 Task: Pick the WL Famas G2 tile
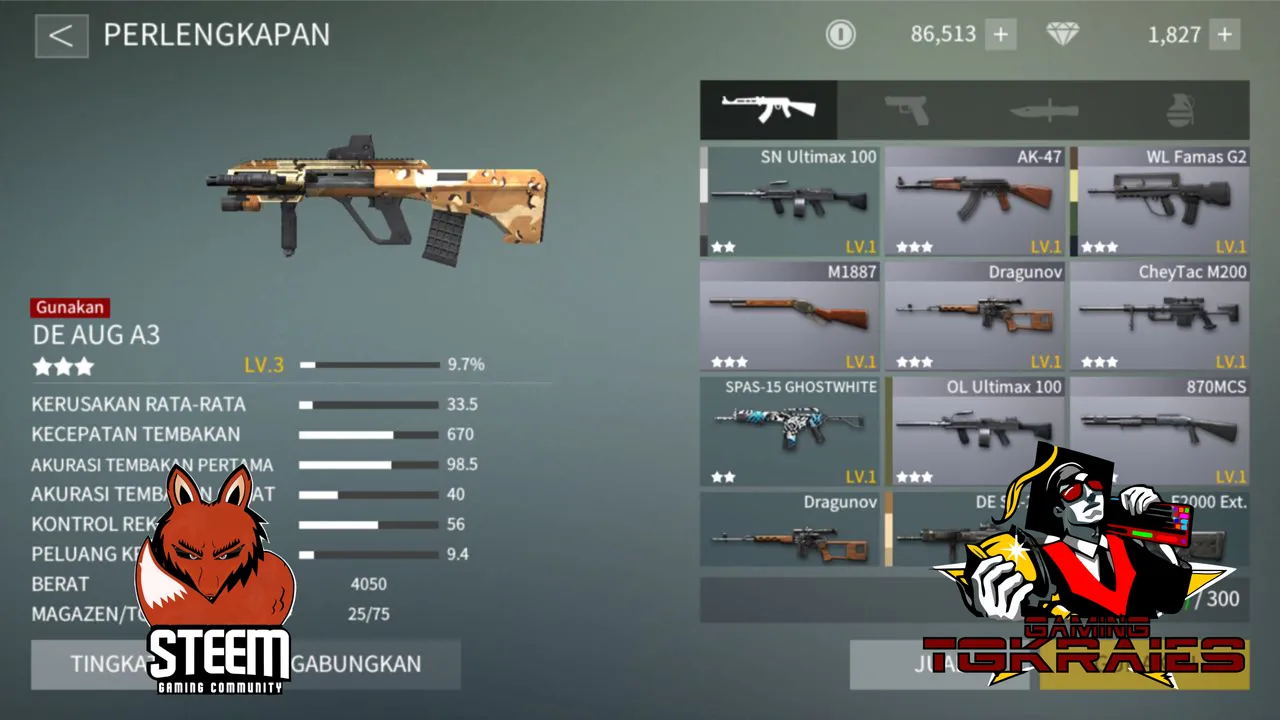point(1160,201)
